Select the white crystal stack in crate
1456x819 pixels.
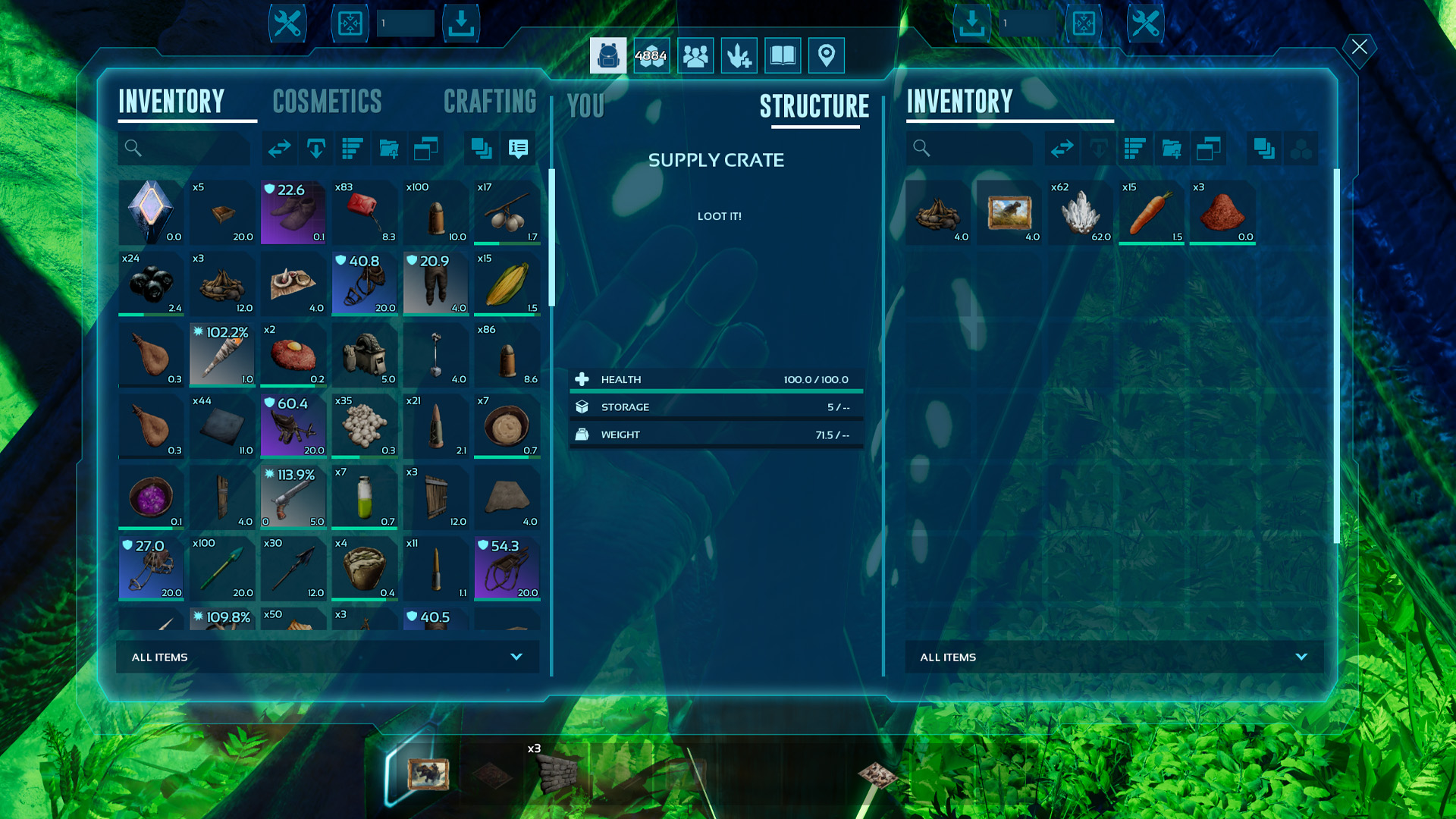(x=1080, y=213)
